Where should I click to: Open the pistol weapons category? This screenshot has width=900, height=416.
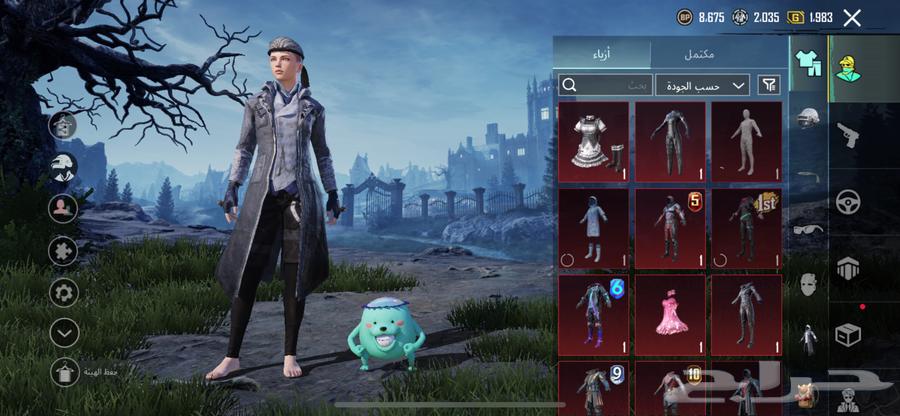click(848, 135)
